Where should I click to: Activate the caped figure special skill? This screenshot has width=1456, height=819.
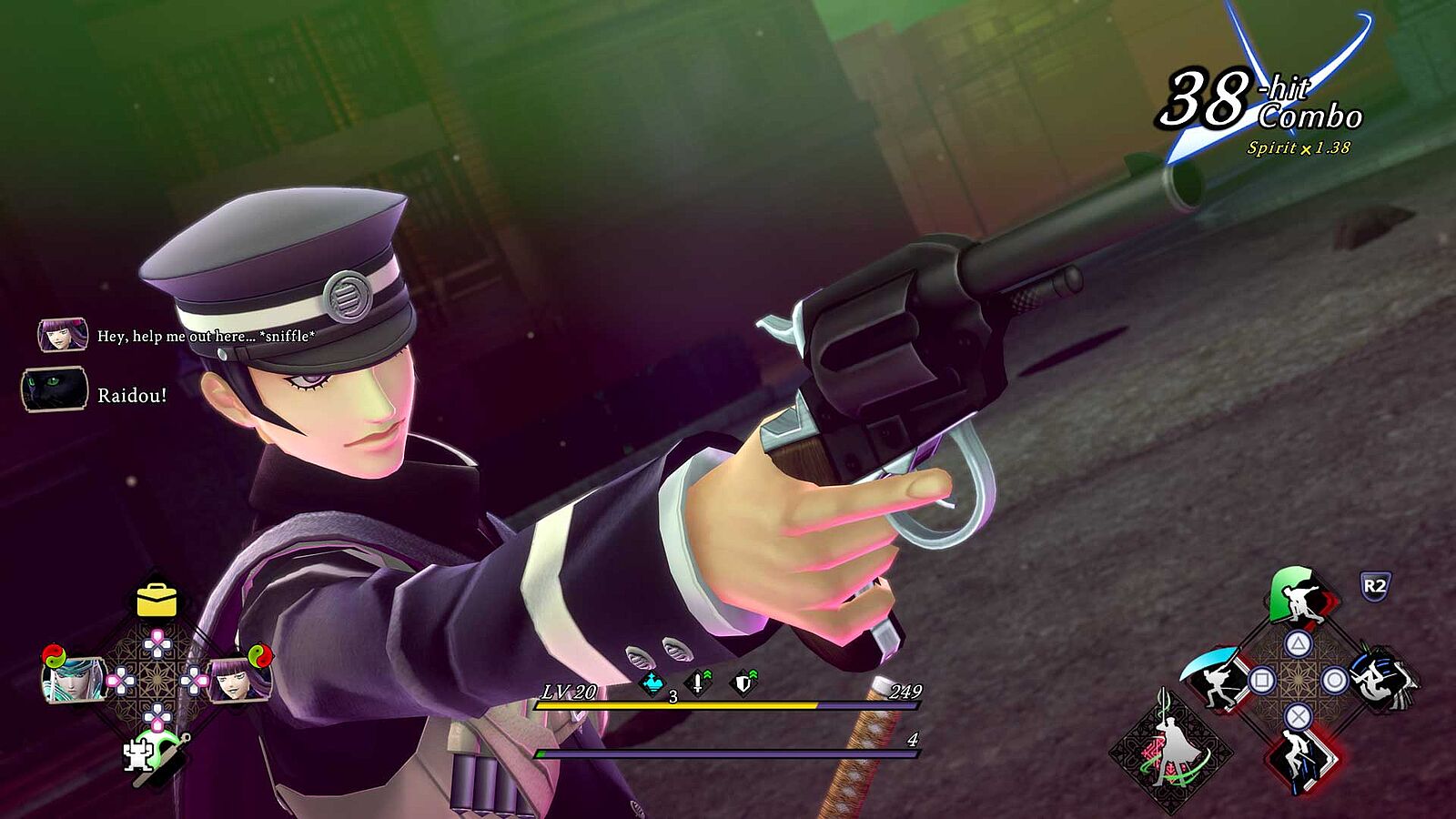pyautogui.click(x=1170, y=751)
